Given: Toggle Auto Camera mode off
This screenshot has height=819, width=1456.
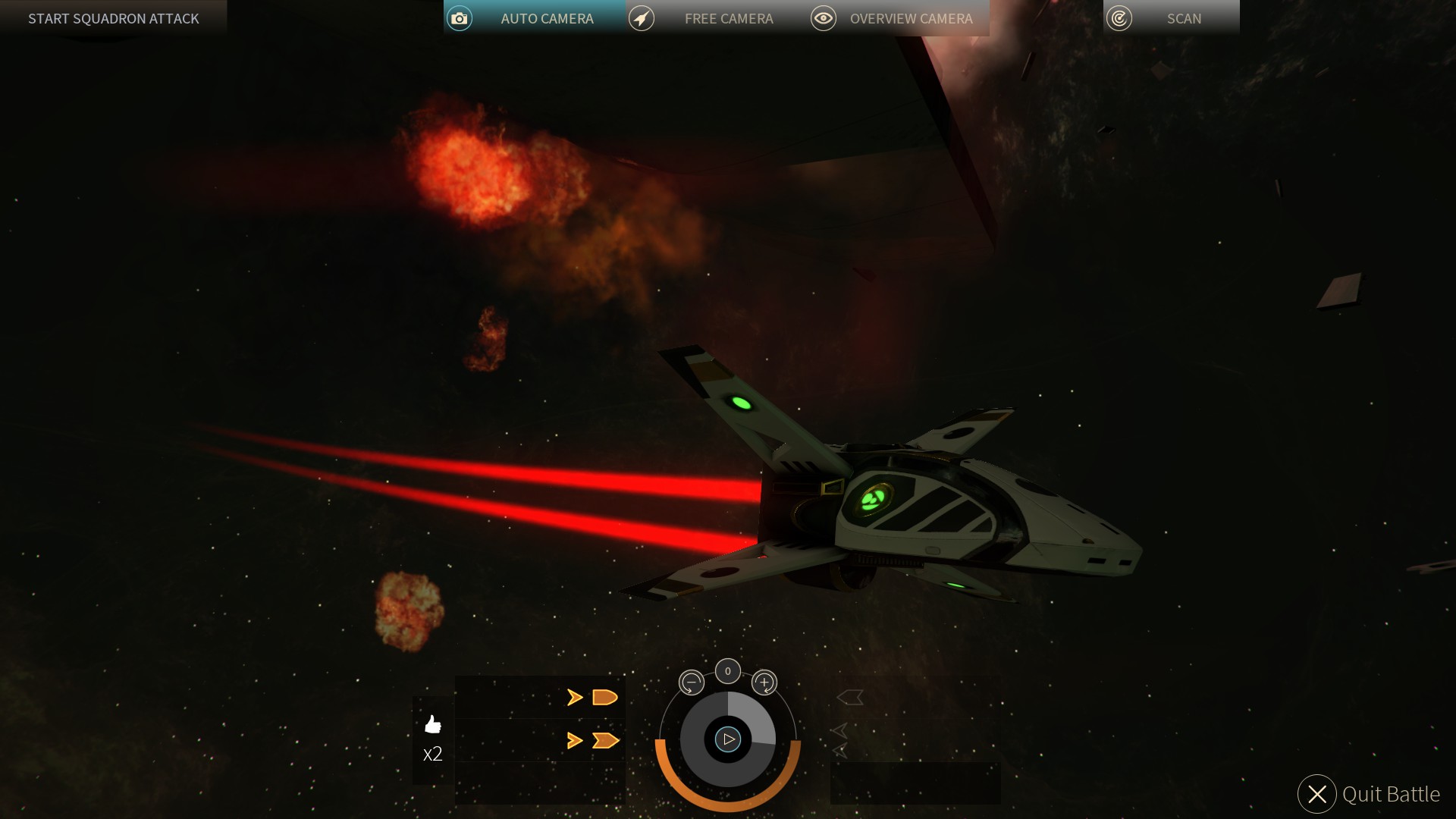Looking at the screenshot, I should click(547, 17).
